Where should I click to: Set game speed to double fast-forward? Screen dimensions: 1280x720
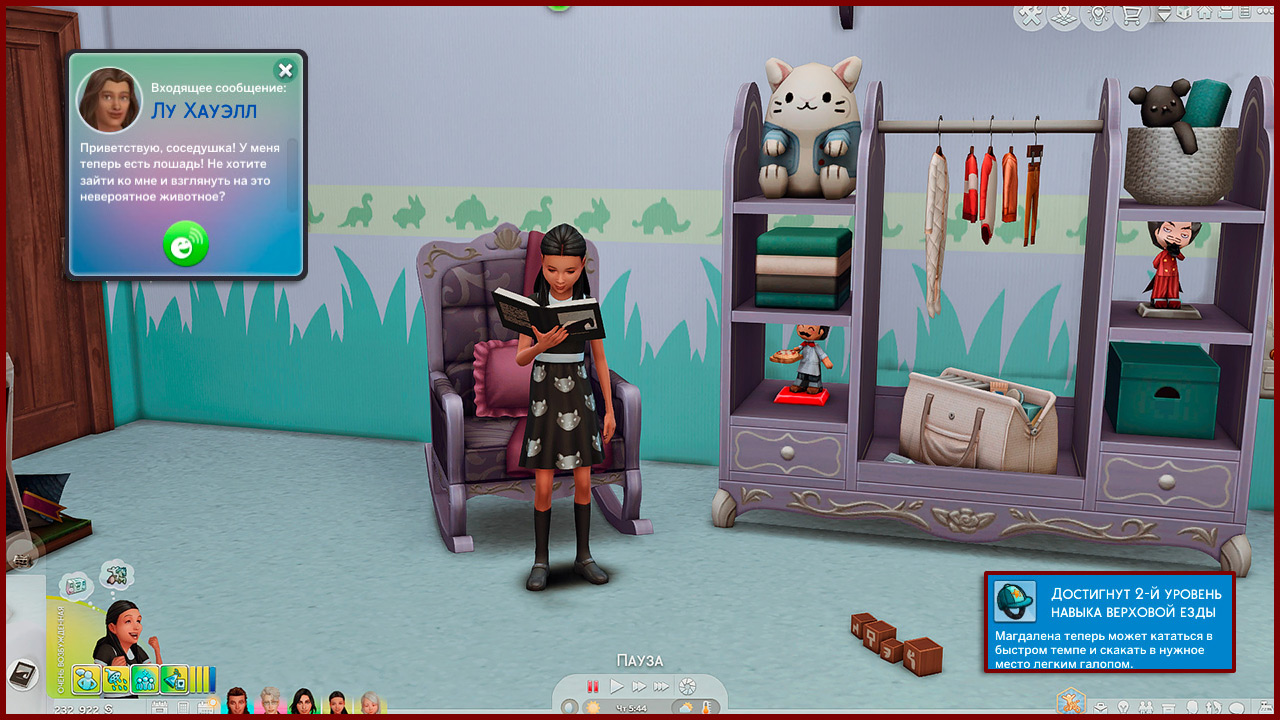639,687
